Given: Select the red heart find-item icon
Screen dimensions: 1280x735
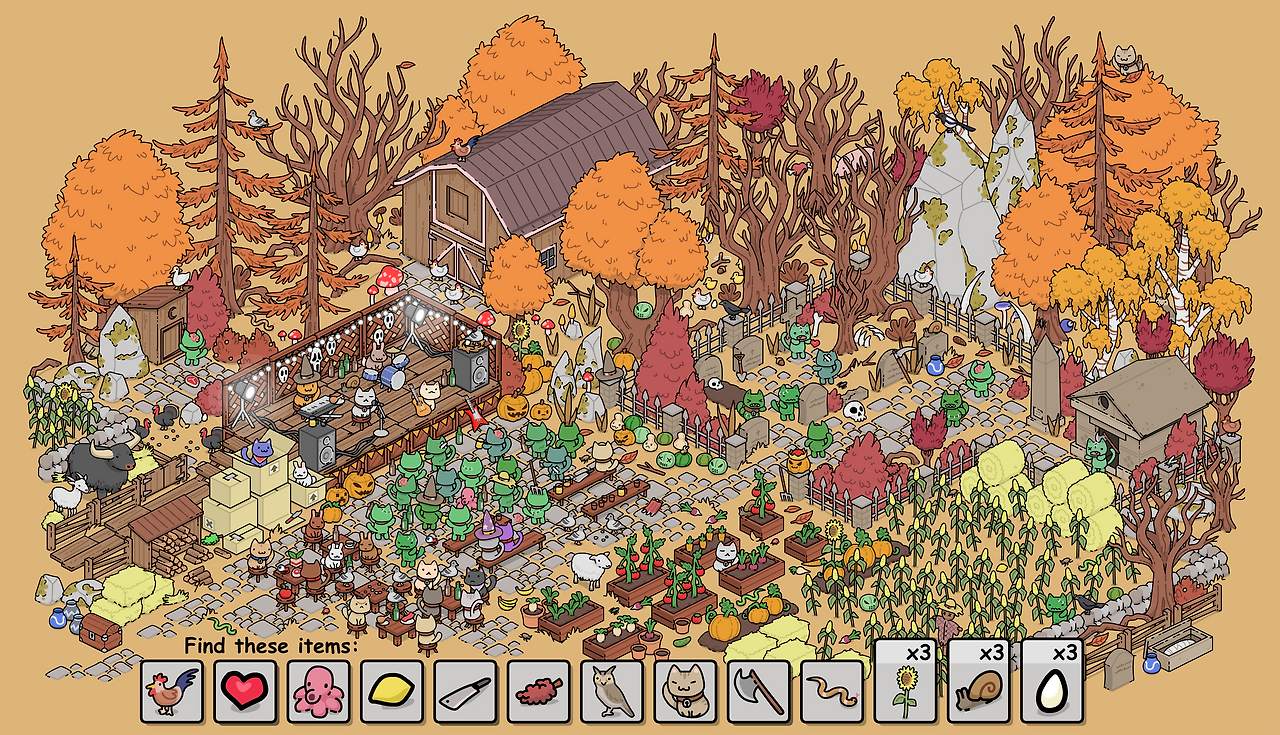Looking at the screenshot, I should [x=248, y=692].
